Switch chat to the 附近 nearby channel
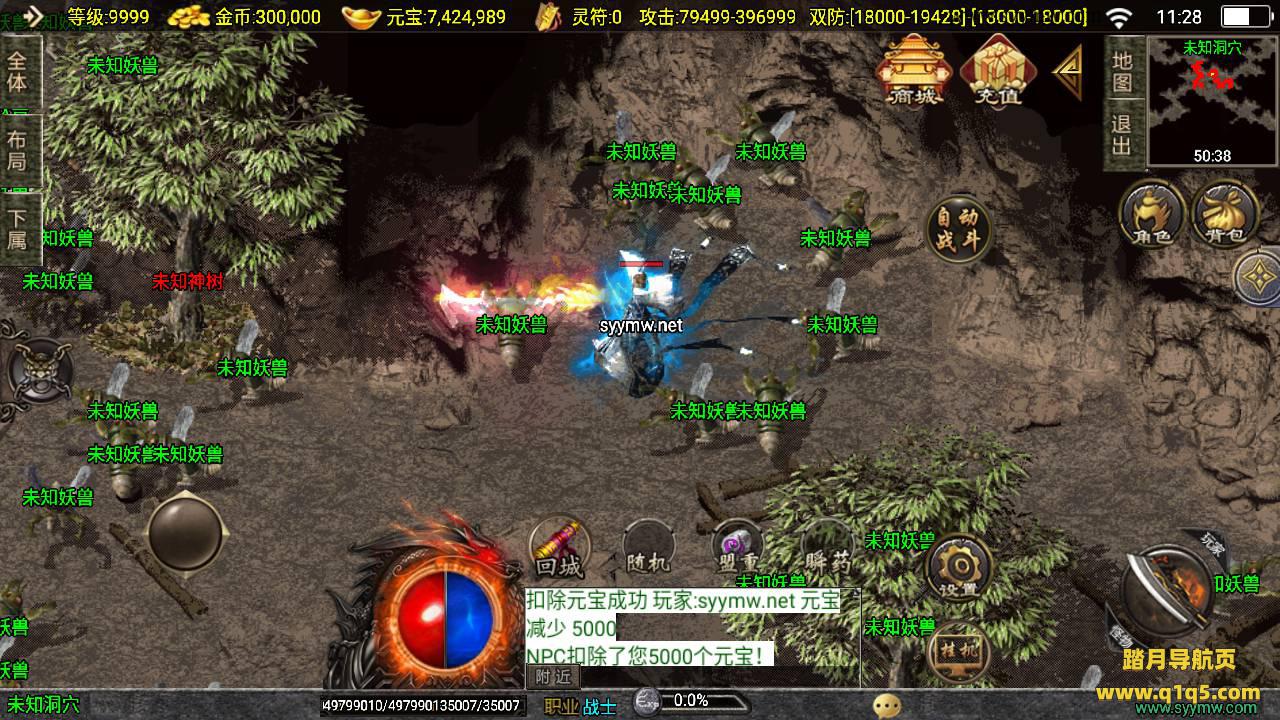Screen dimensions: 1280x720 tap(553, 676)
